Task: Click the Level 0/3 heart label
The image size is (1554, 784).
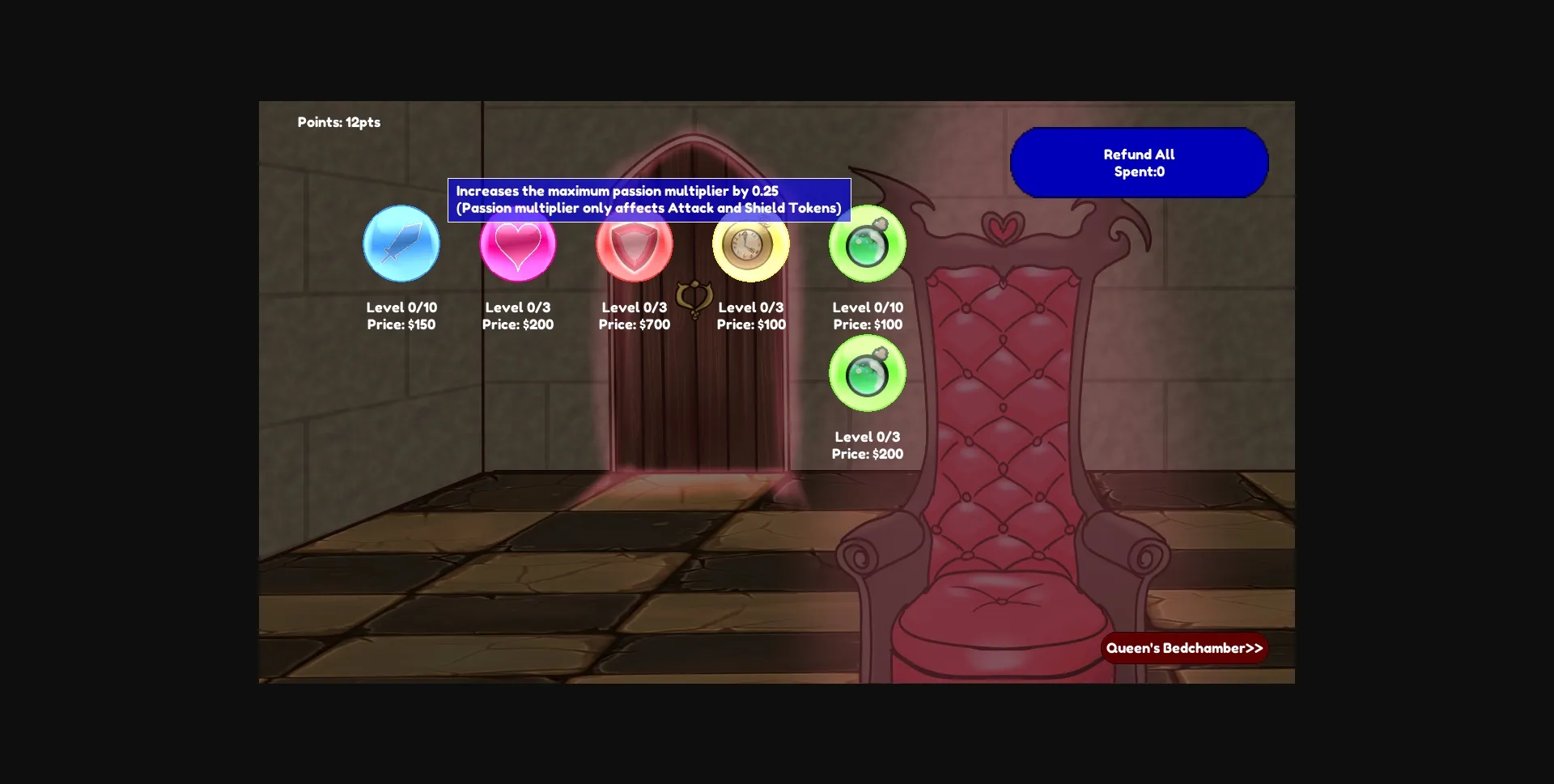Action: (x=518, y=307)
